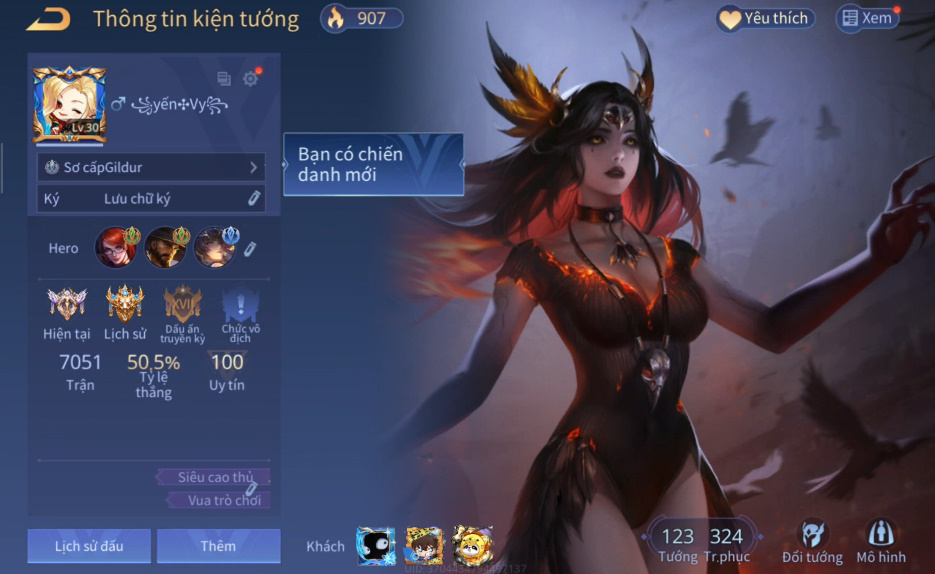Open the settings gear icon

click(250, 79)
